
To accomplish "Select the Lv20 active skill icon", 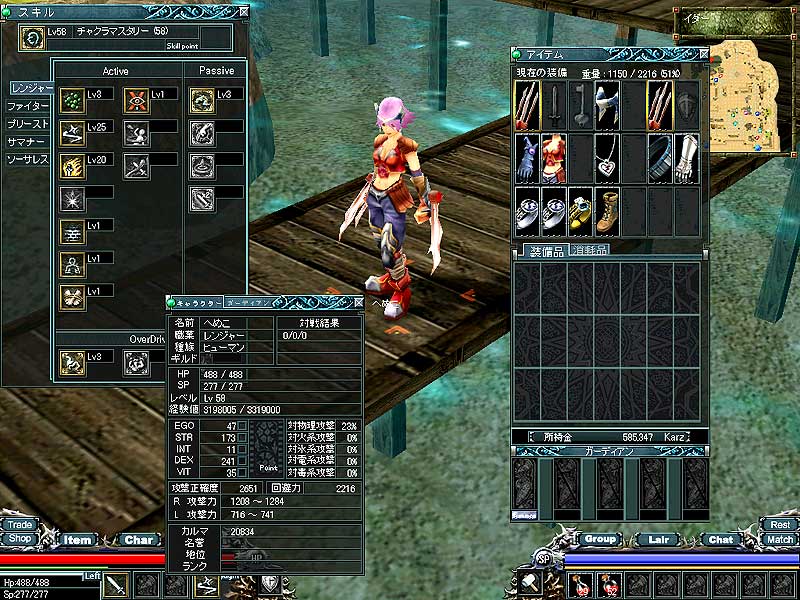I will (71, 165).
